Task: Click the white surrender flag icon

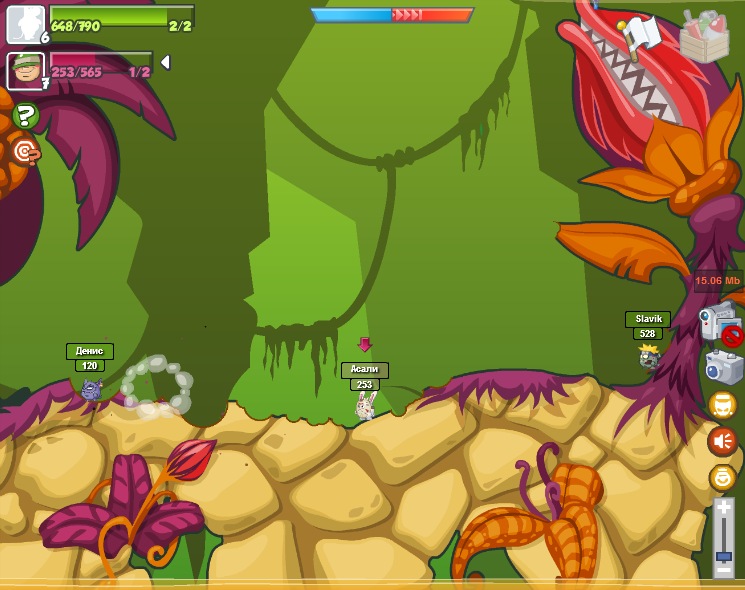Action: 641,36
